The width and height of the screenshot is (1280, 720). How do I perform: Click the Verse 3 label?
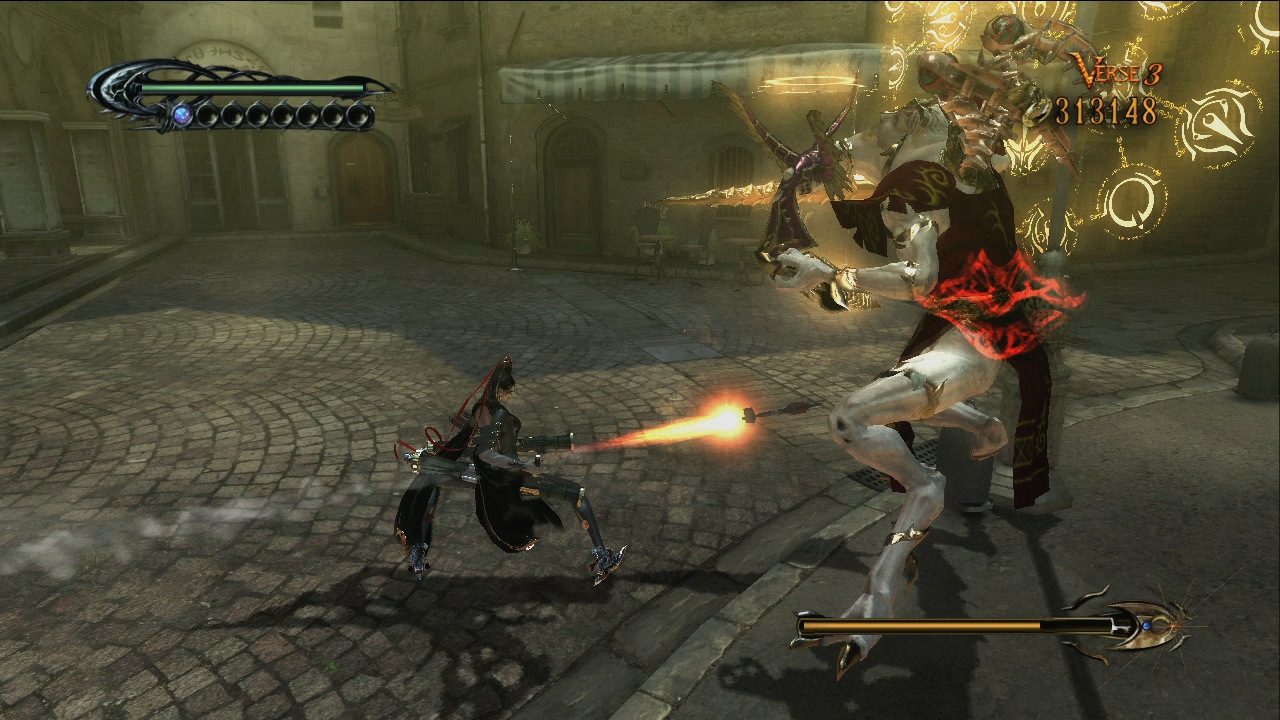point(1117,71)
